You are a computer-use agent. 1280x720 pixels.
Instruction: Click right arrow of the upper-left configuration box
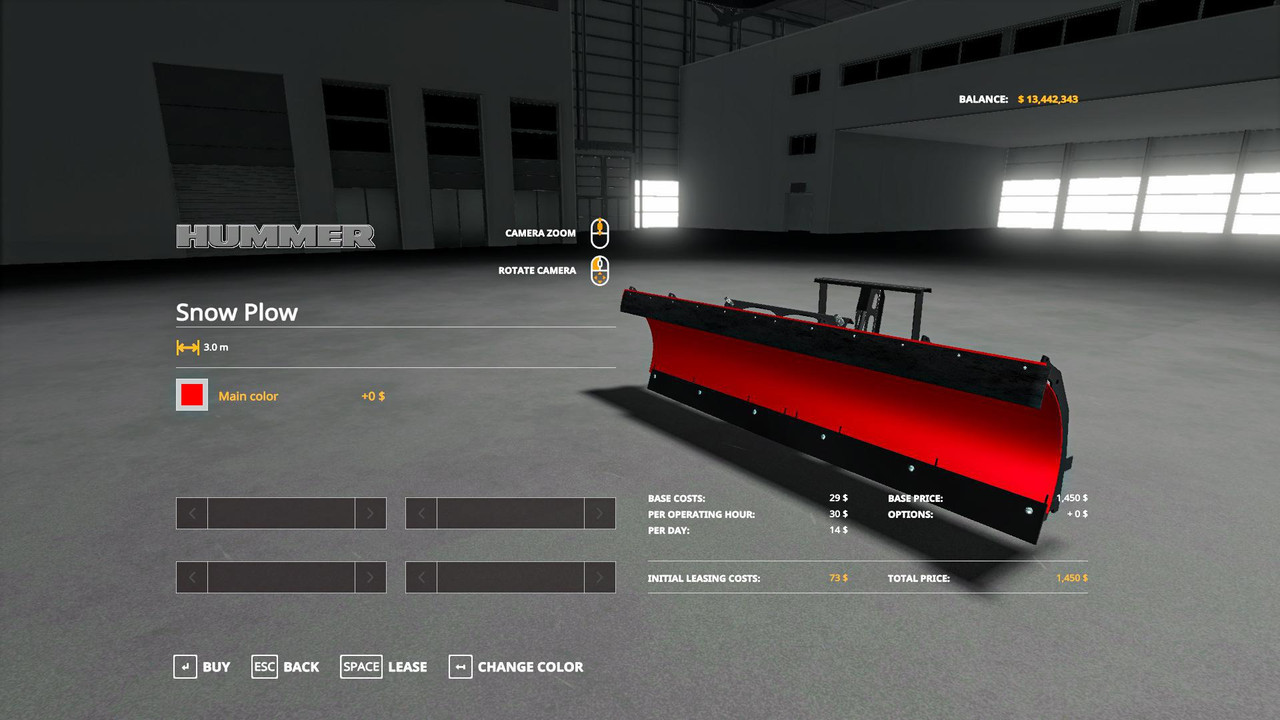371,513
